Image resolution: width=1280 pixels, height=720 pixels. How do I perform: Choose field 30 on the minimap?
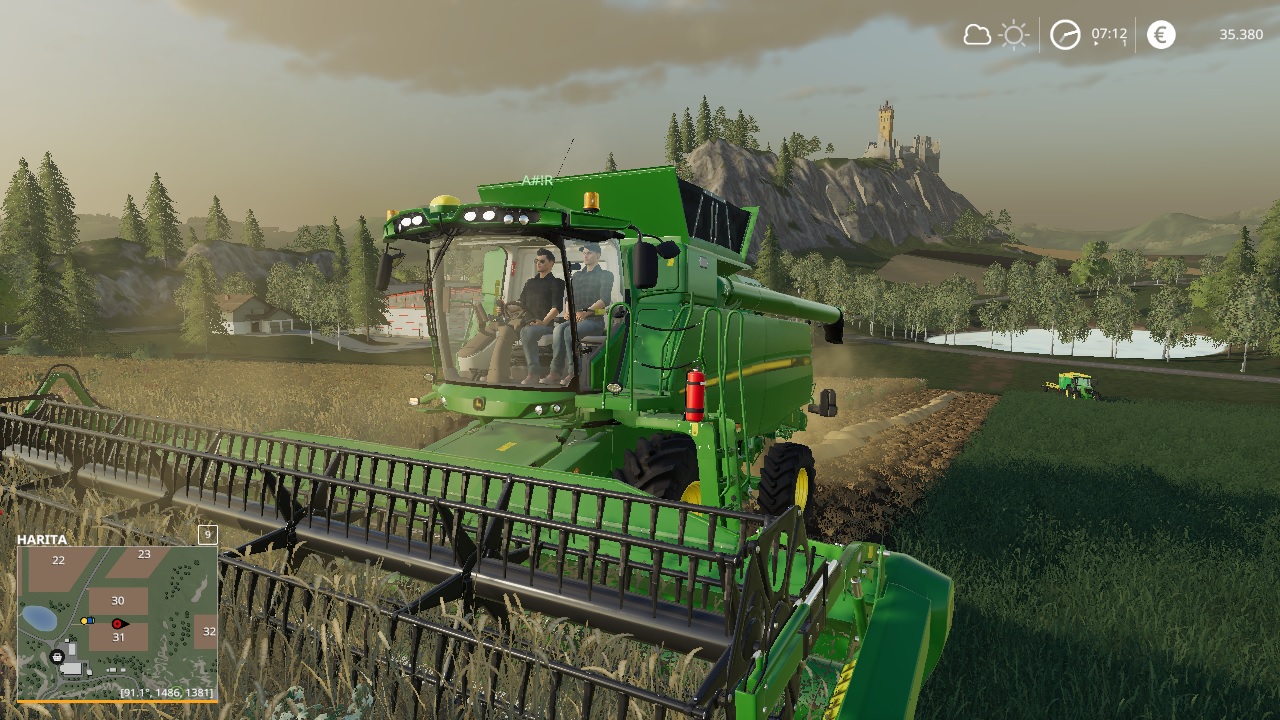118,600
